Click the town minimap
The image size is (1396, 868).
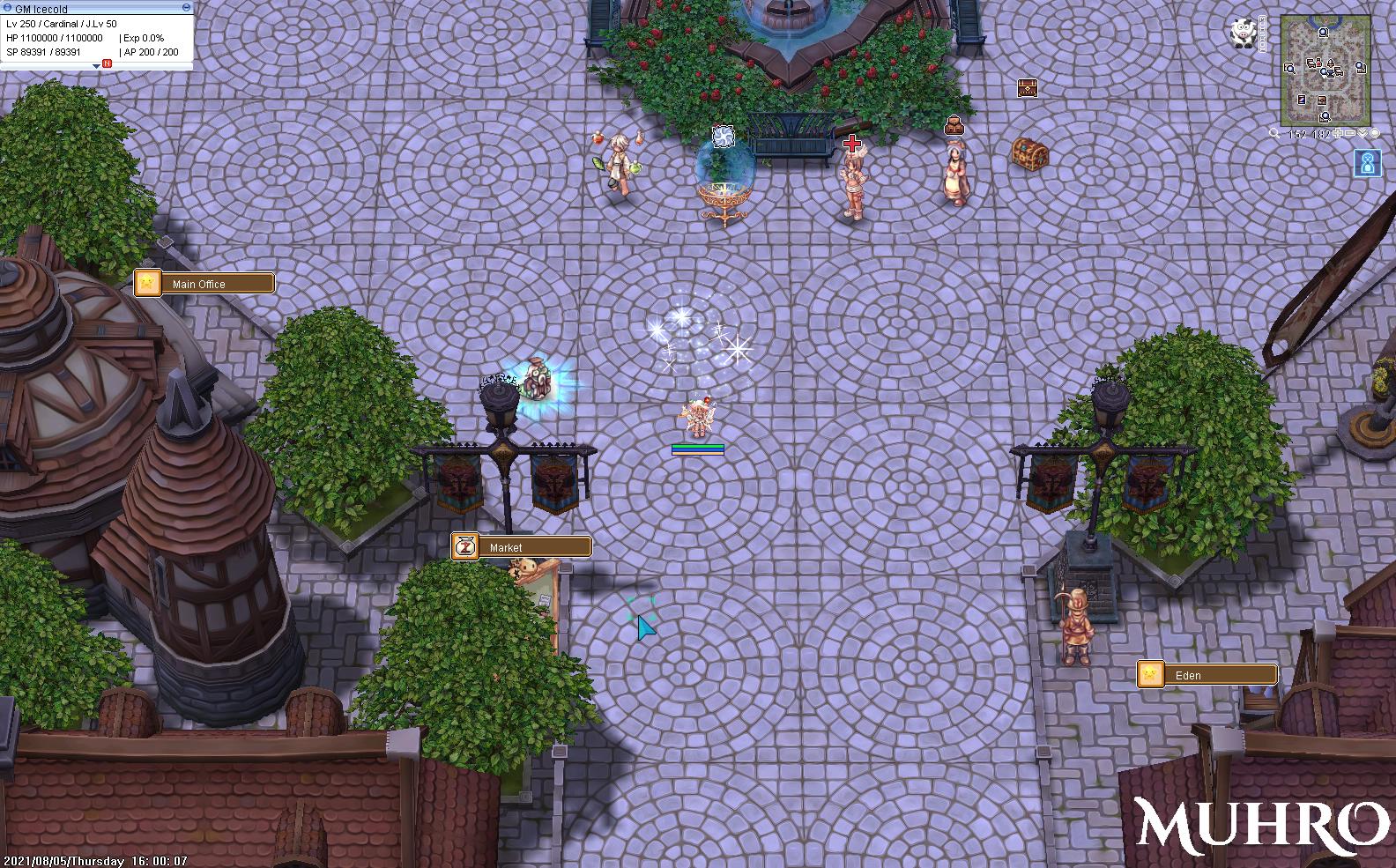point(1325,70)
